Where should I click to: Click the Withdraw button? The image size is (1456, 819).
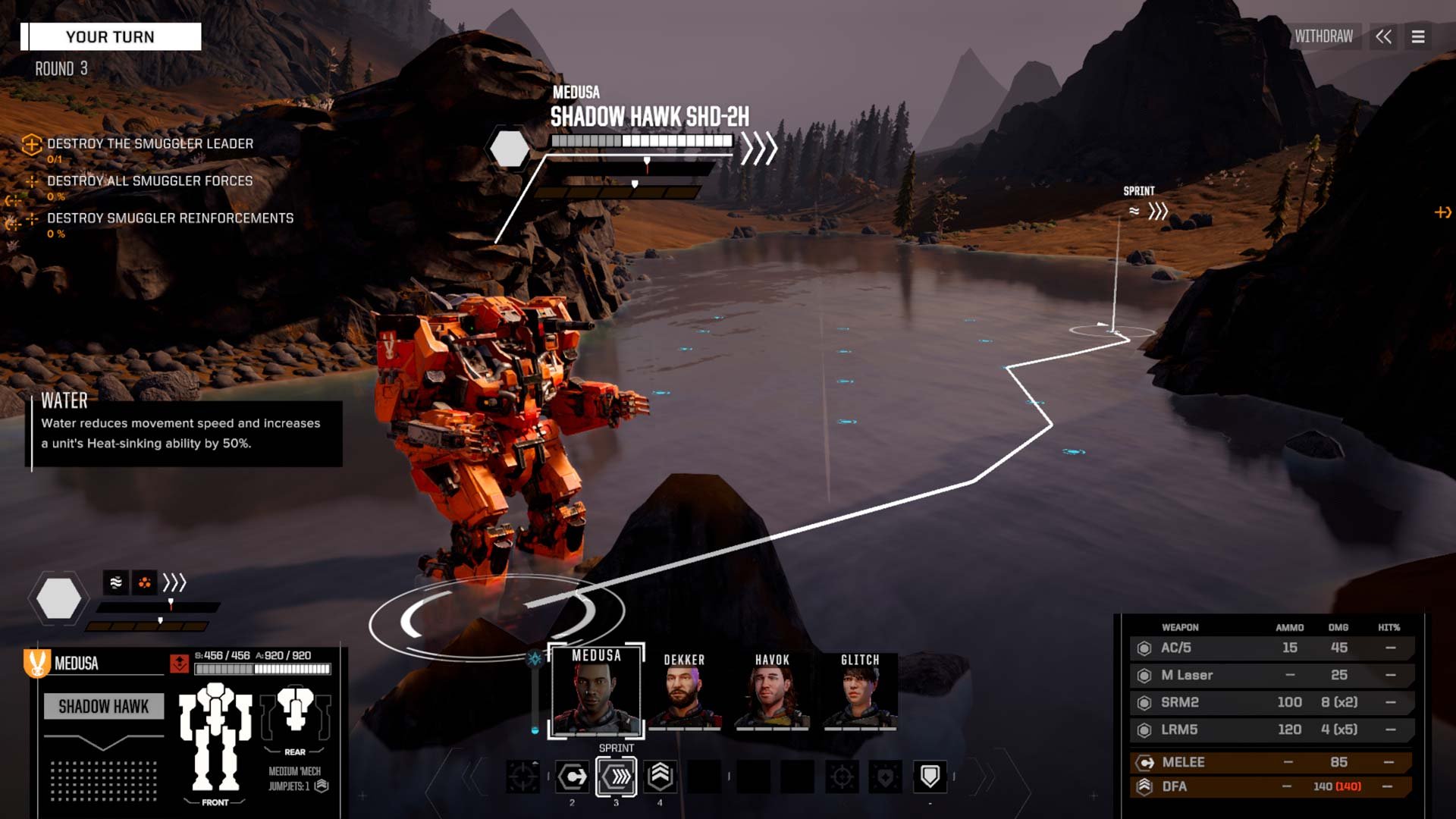coord(1323,36)
